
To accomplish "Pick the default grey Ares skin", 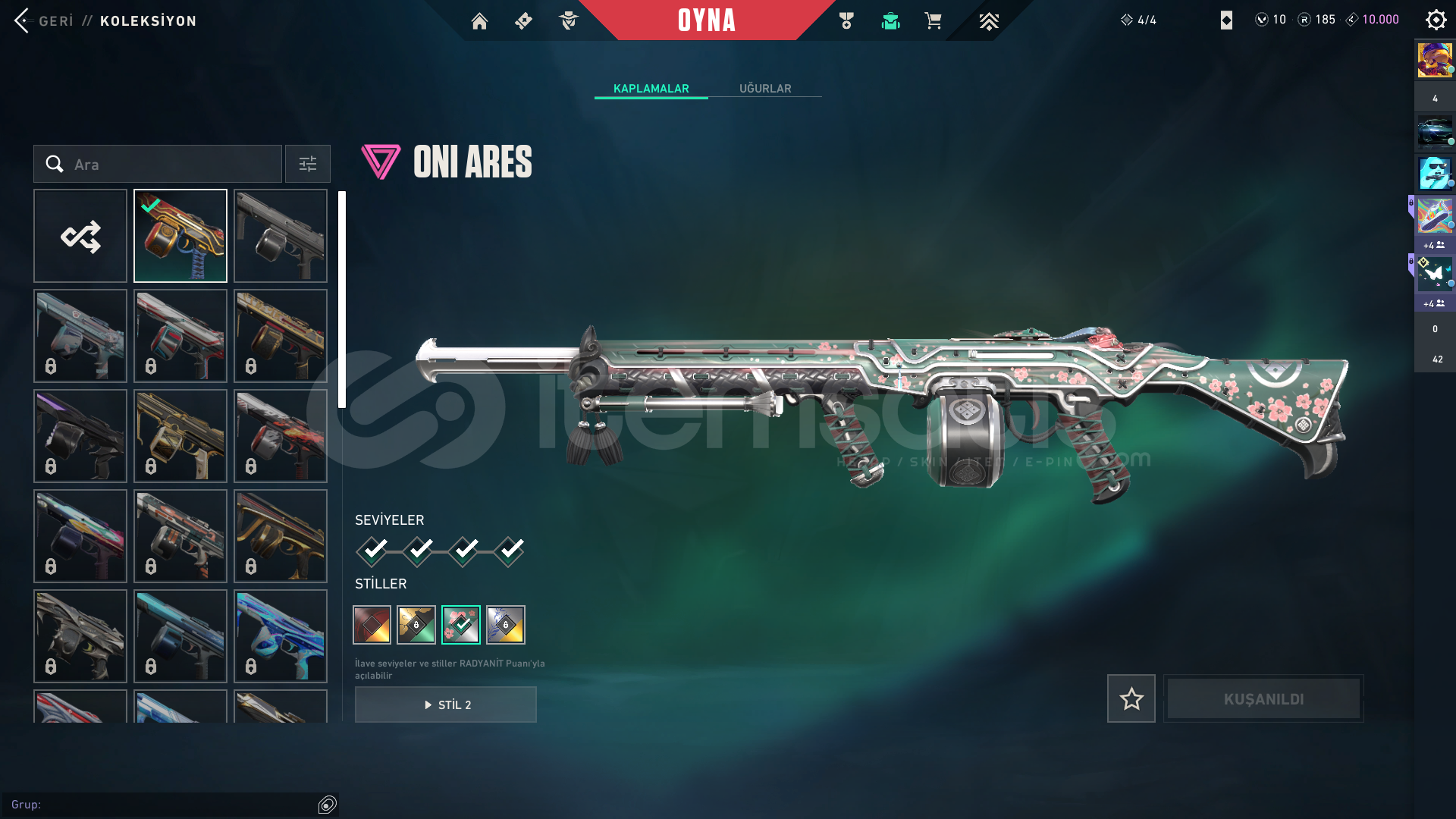I will 281,236.
